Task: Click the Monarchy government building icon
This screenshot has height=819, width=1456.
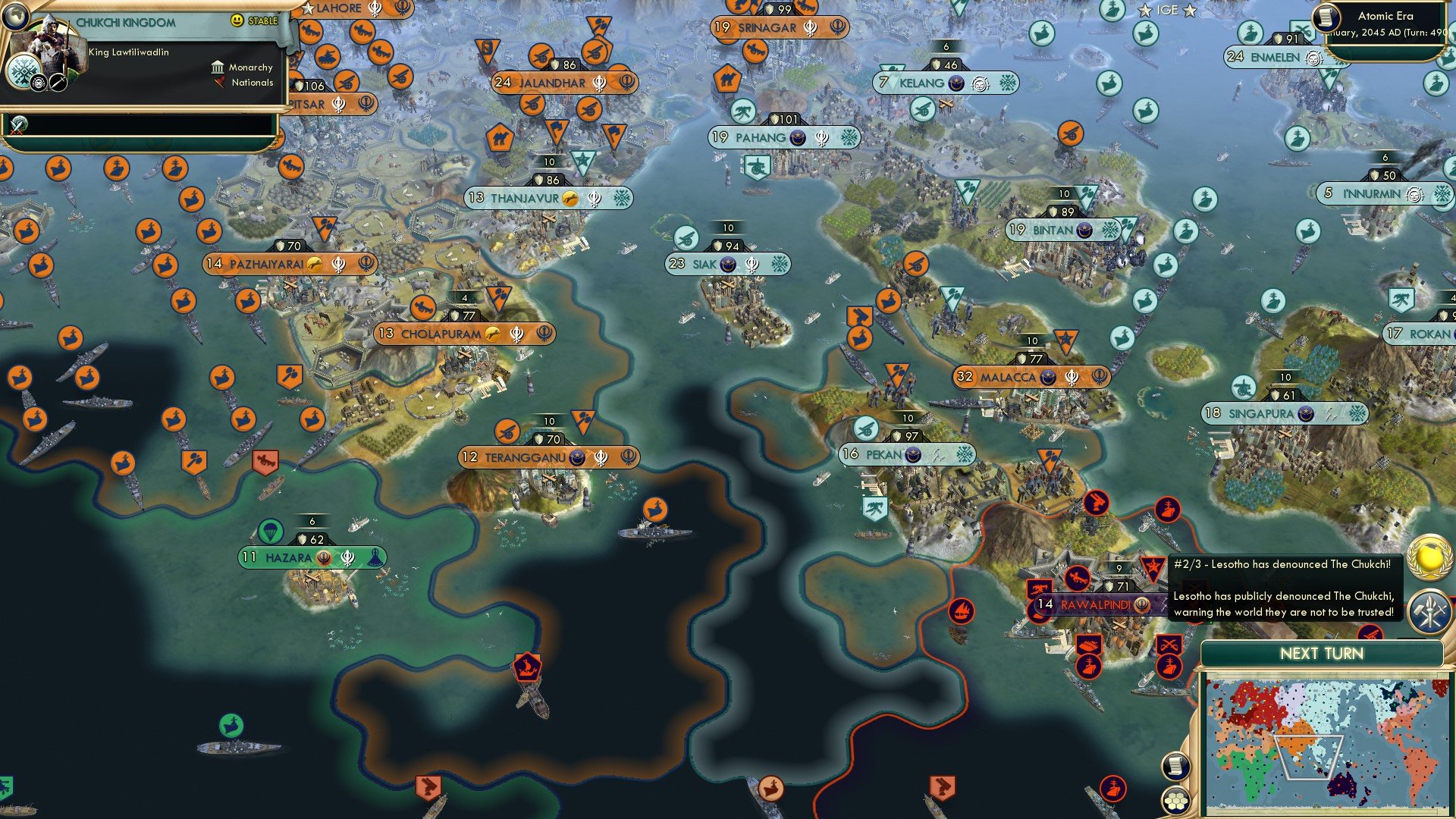Action: pos(218,67)
